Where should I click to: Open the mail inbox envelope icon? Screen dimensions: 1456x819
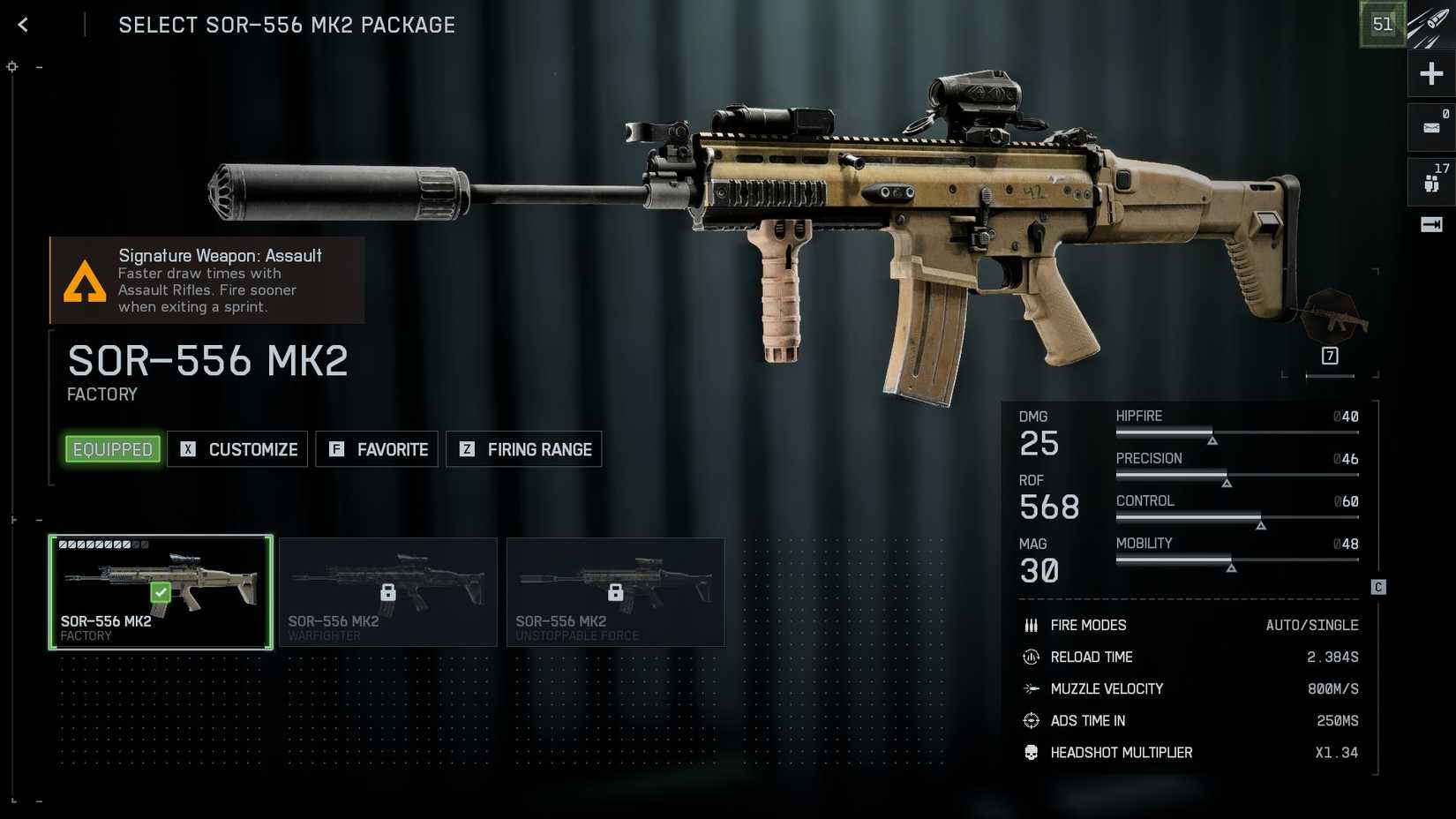1431,128
